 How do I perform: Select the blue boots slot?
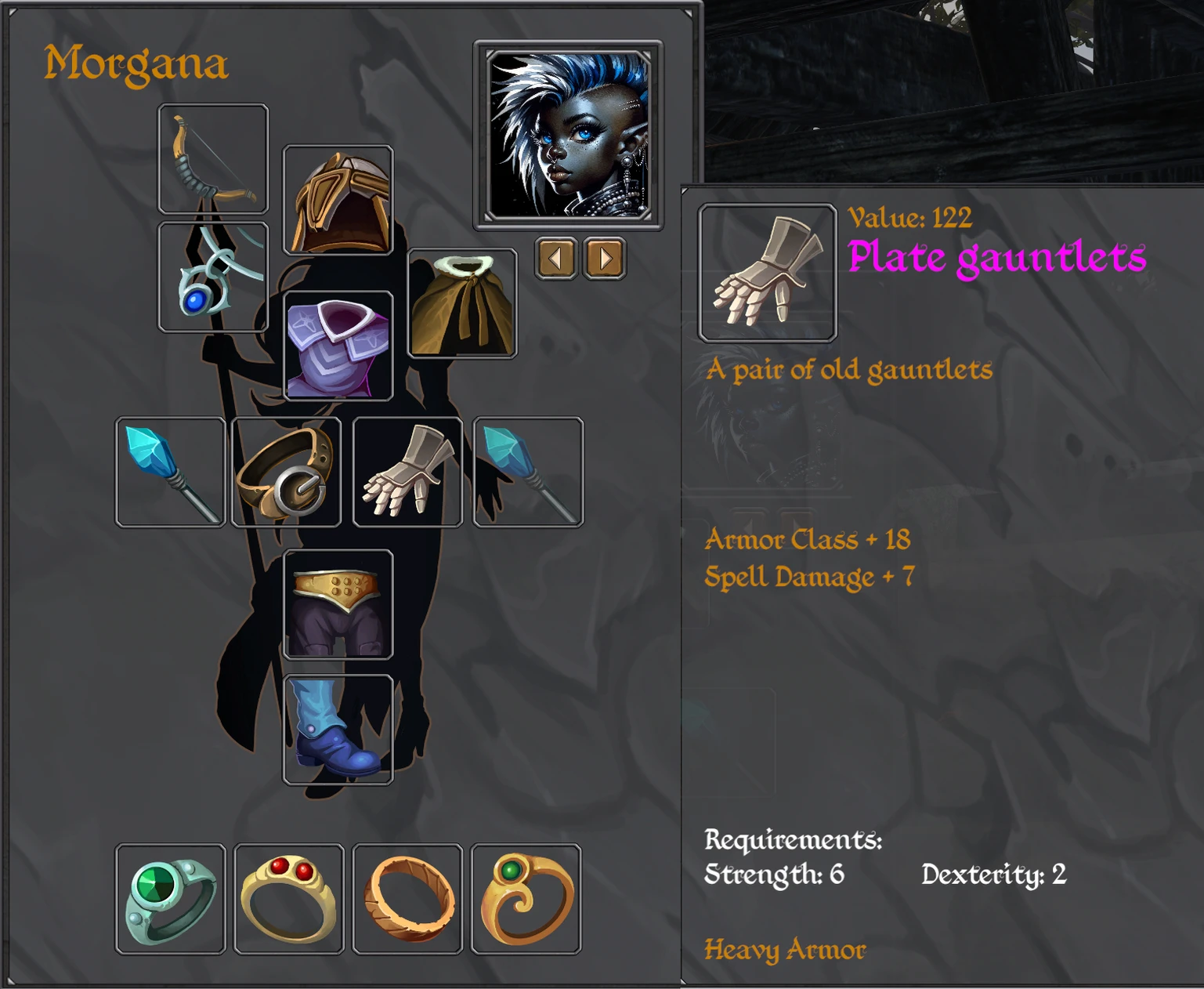point(338,729)
